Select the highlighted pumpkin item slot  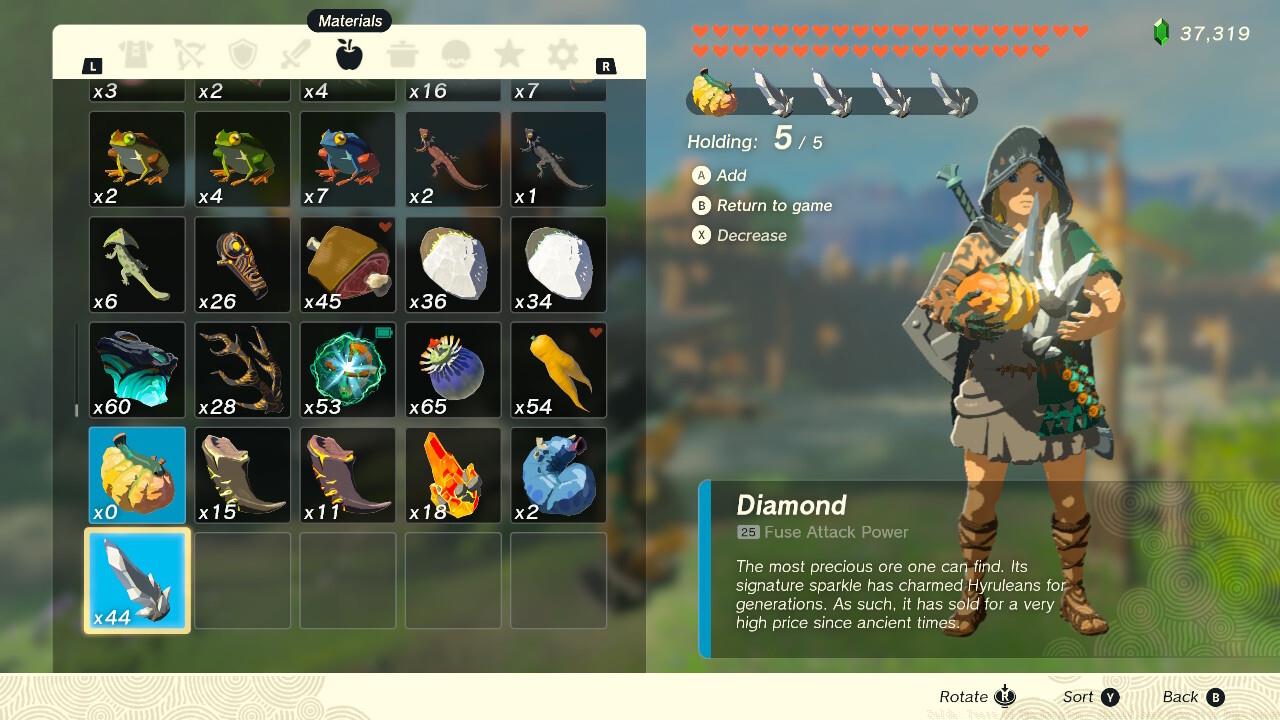(135, 475)
